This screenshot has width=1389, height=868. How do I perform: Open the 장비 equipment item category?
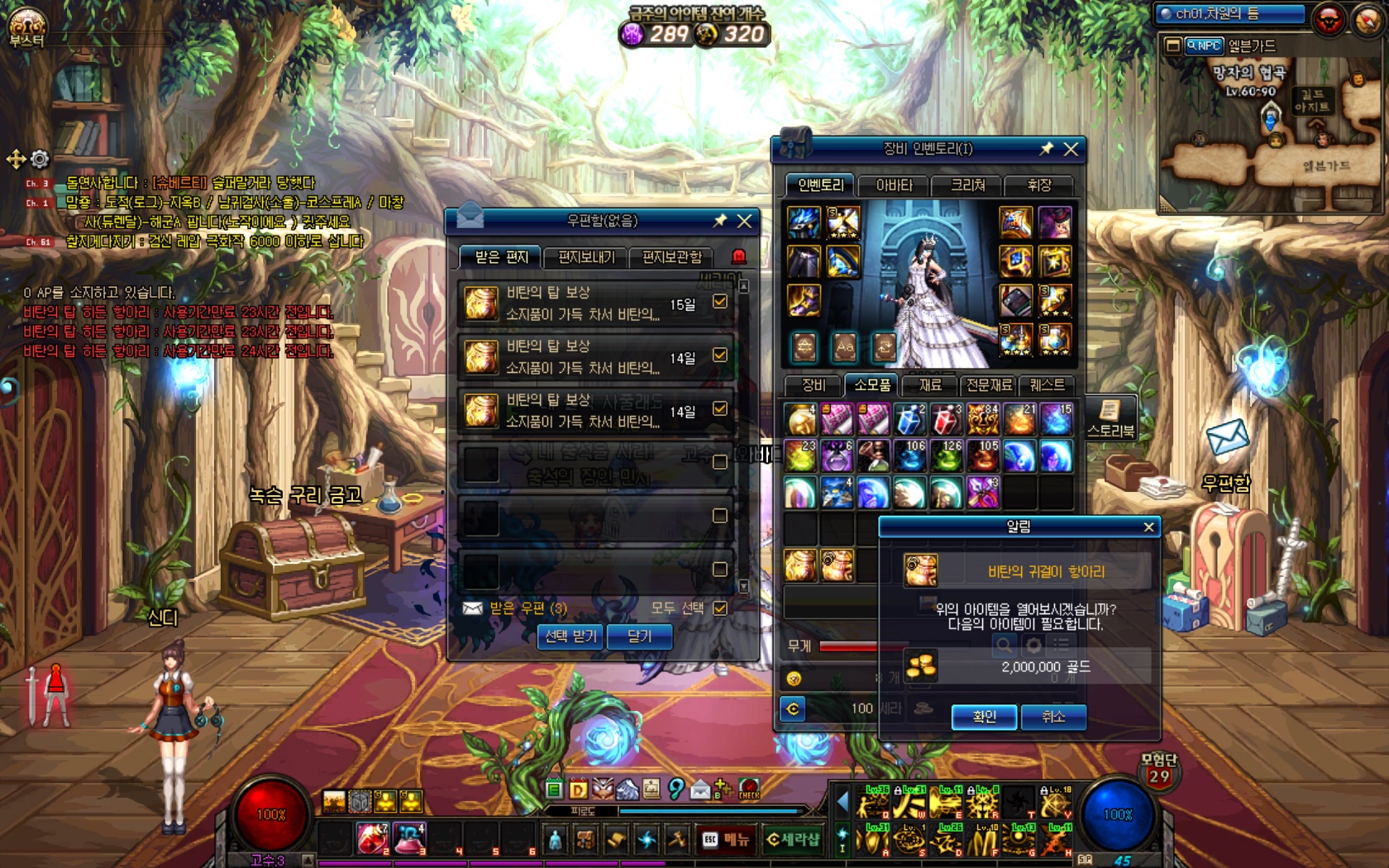814,385
